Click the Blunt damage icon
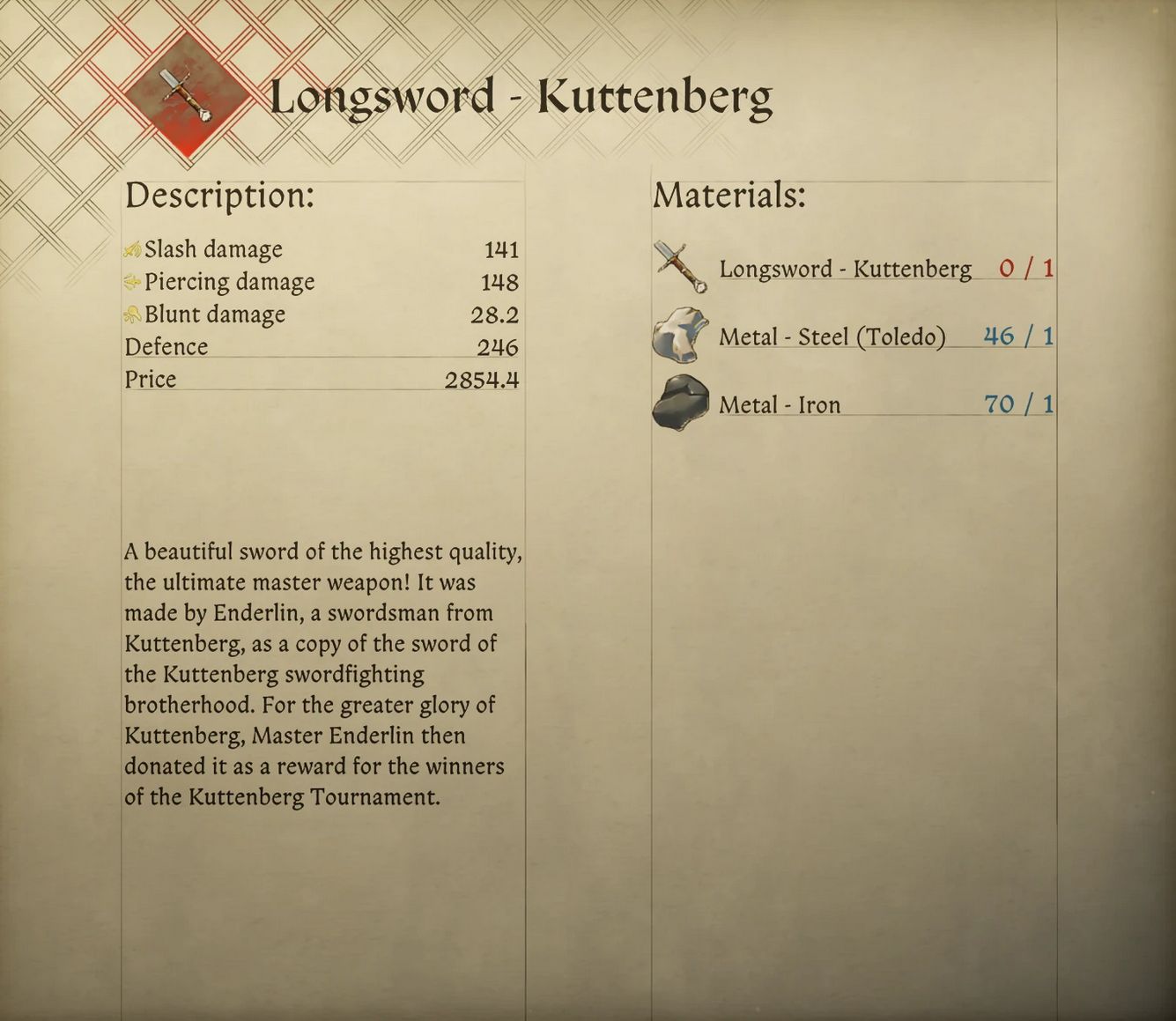This screenshot has width=1176, height=1021. click(x=132, y=314)
